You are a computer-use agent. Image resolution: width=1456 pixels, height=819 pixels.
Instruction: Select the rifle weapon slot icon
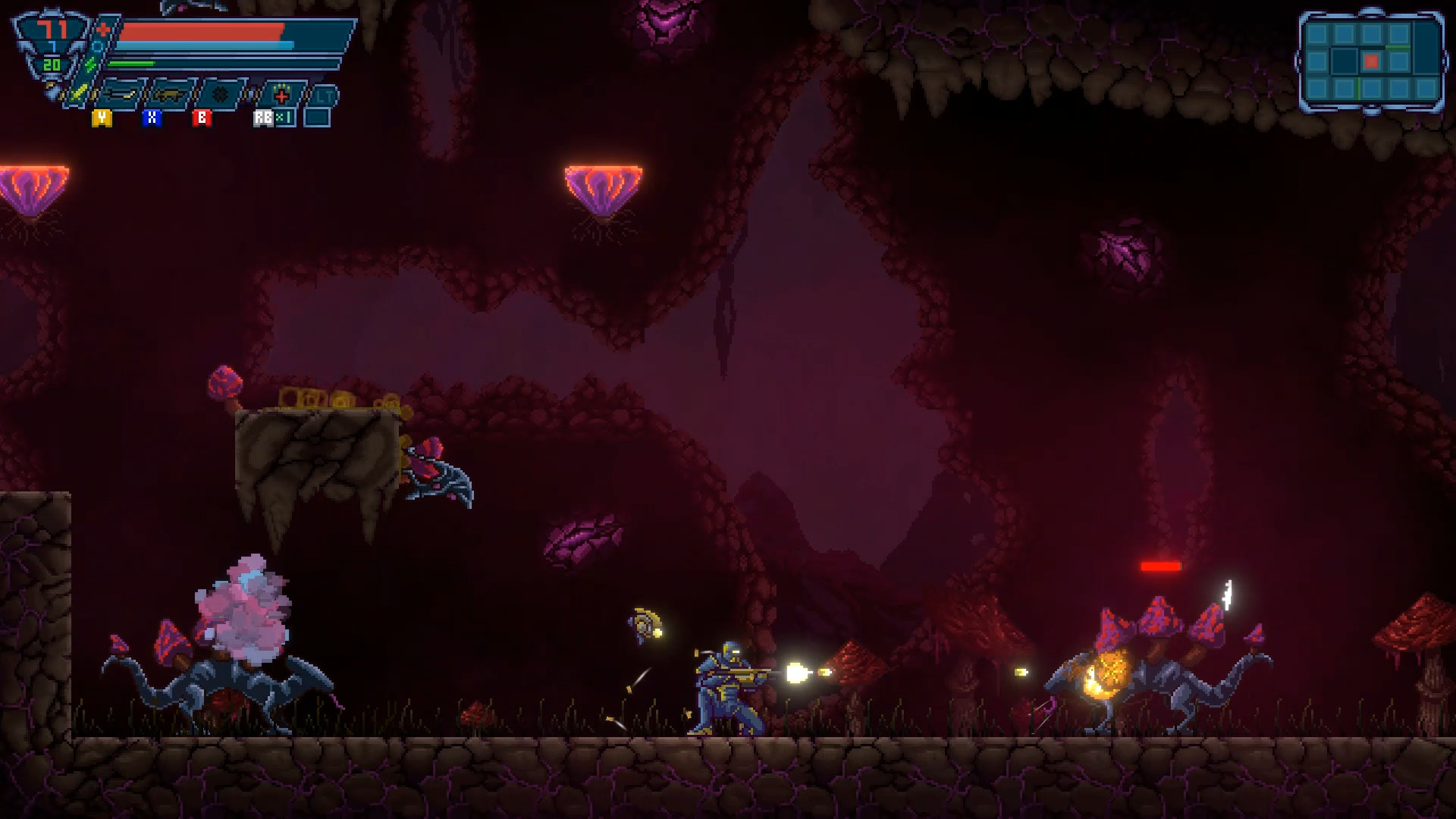[x=168, y=95]
